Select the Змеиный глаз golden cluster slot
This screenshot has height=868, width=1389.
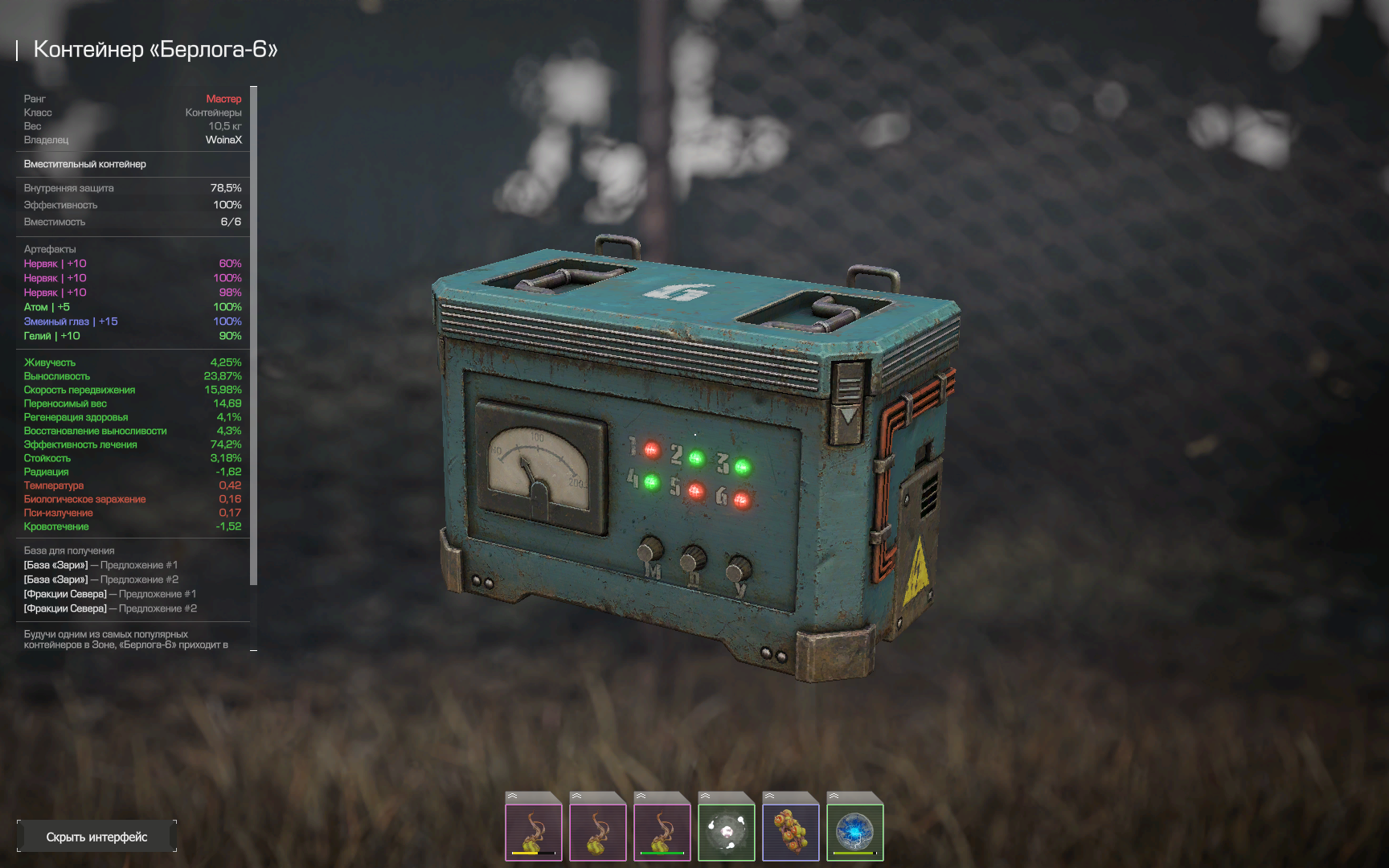[x=791, y=832]
